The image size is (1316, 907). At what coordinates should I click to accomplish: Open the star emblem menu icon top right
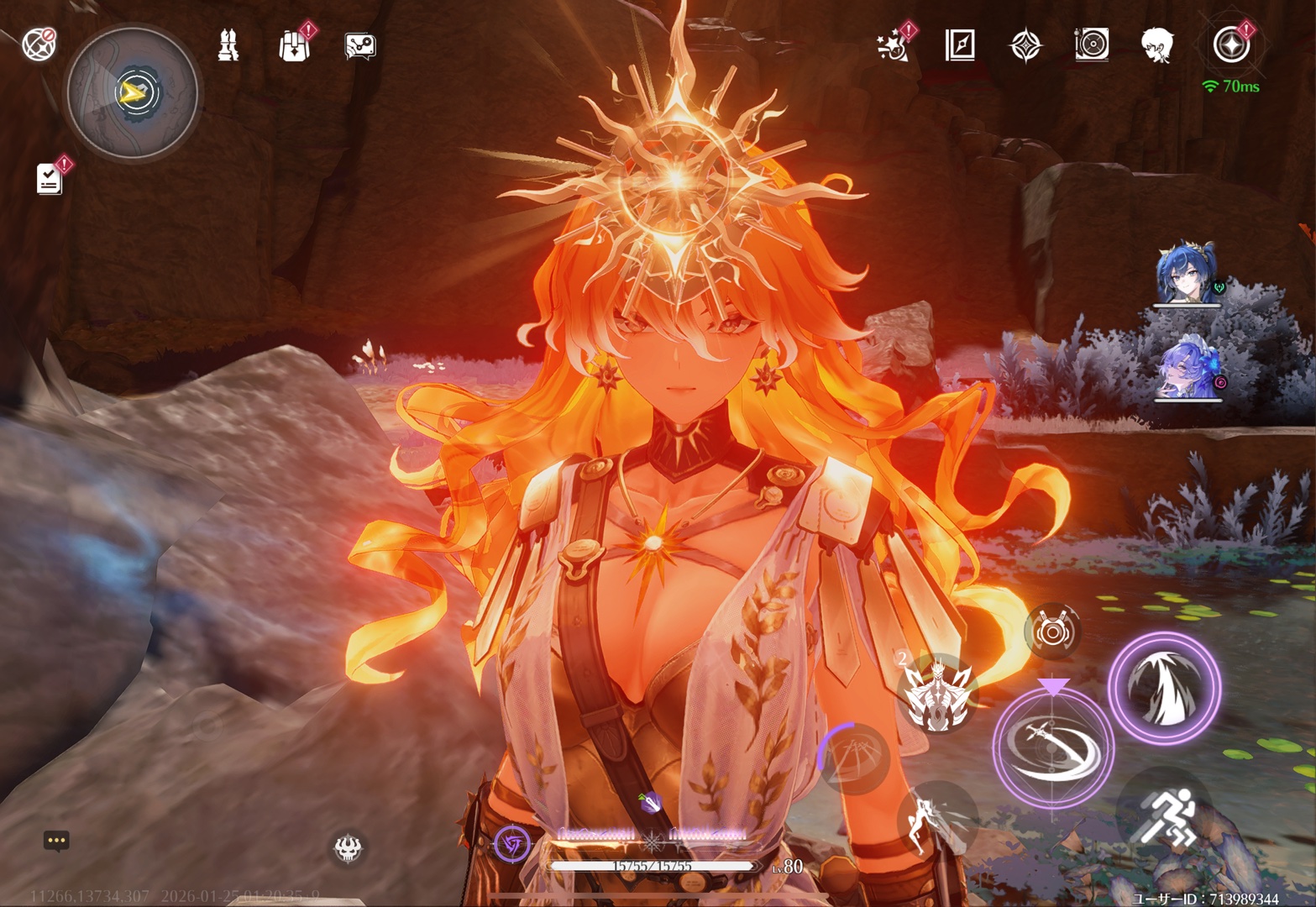pos(1230,45)
